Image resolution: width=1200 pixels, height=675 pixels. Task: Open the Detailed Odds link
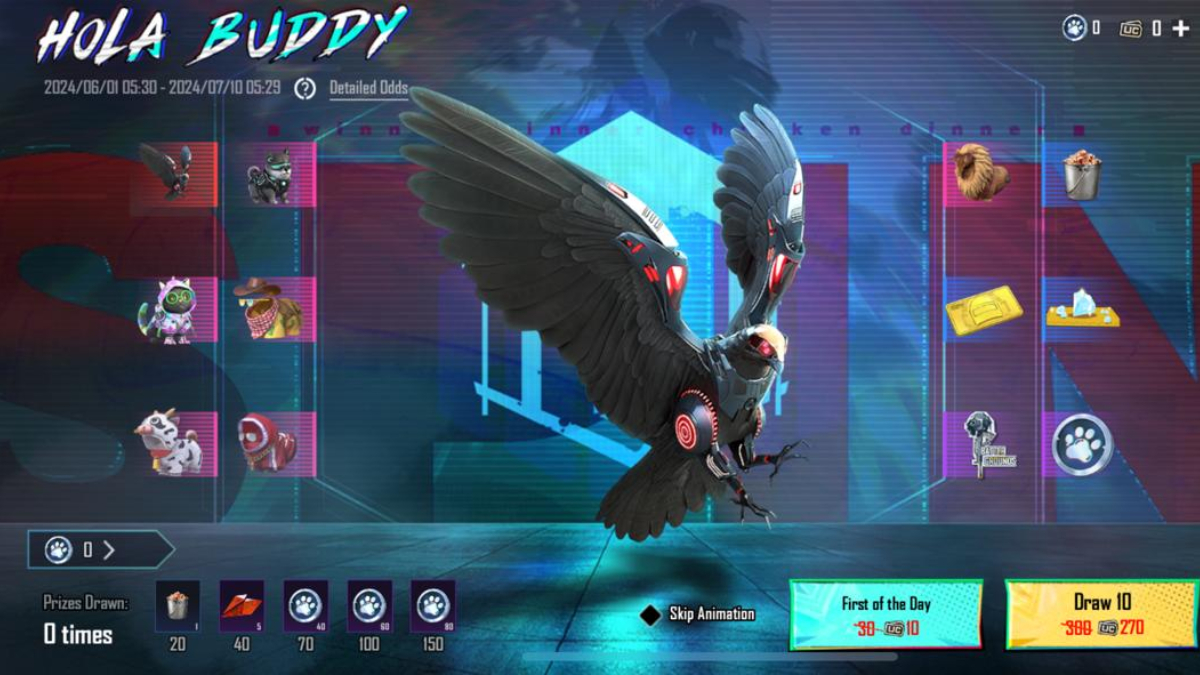(368, 88)
